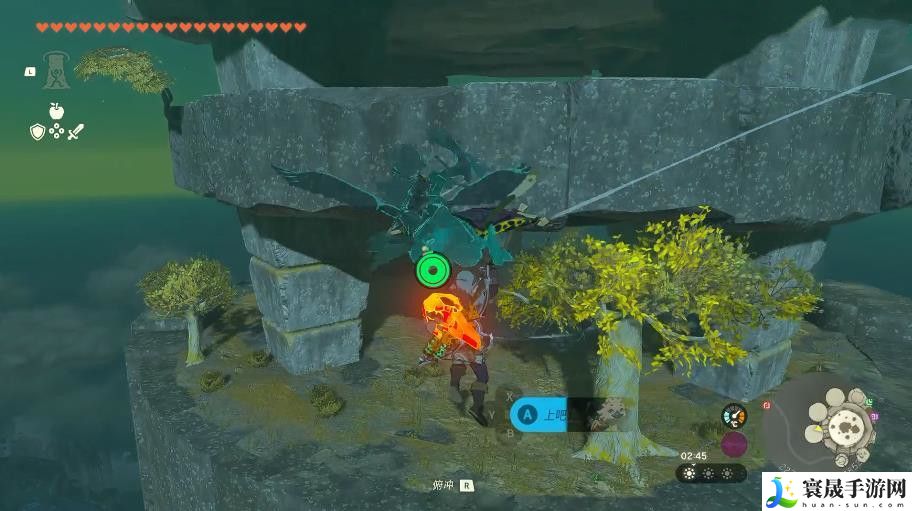
Task: Select the sage portrait beside 上吧
Action: [602, 415]
